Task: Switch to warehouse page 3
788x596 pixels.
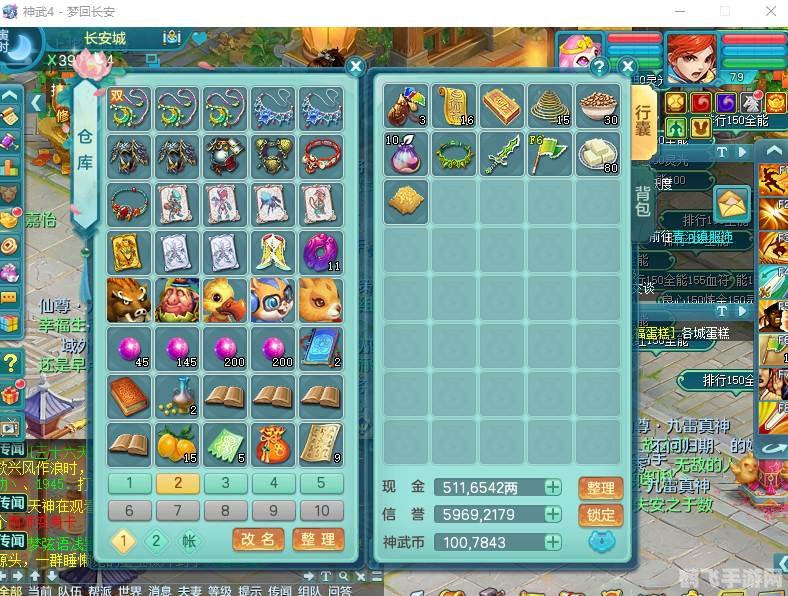Action: pyautogui.click(x=226, y=483)
